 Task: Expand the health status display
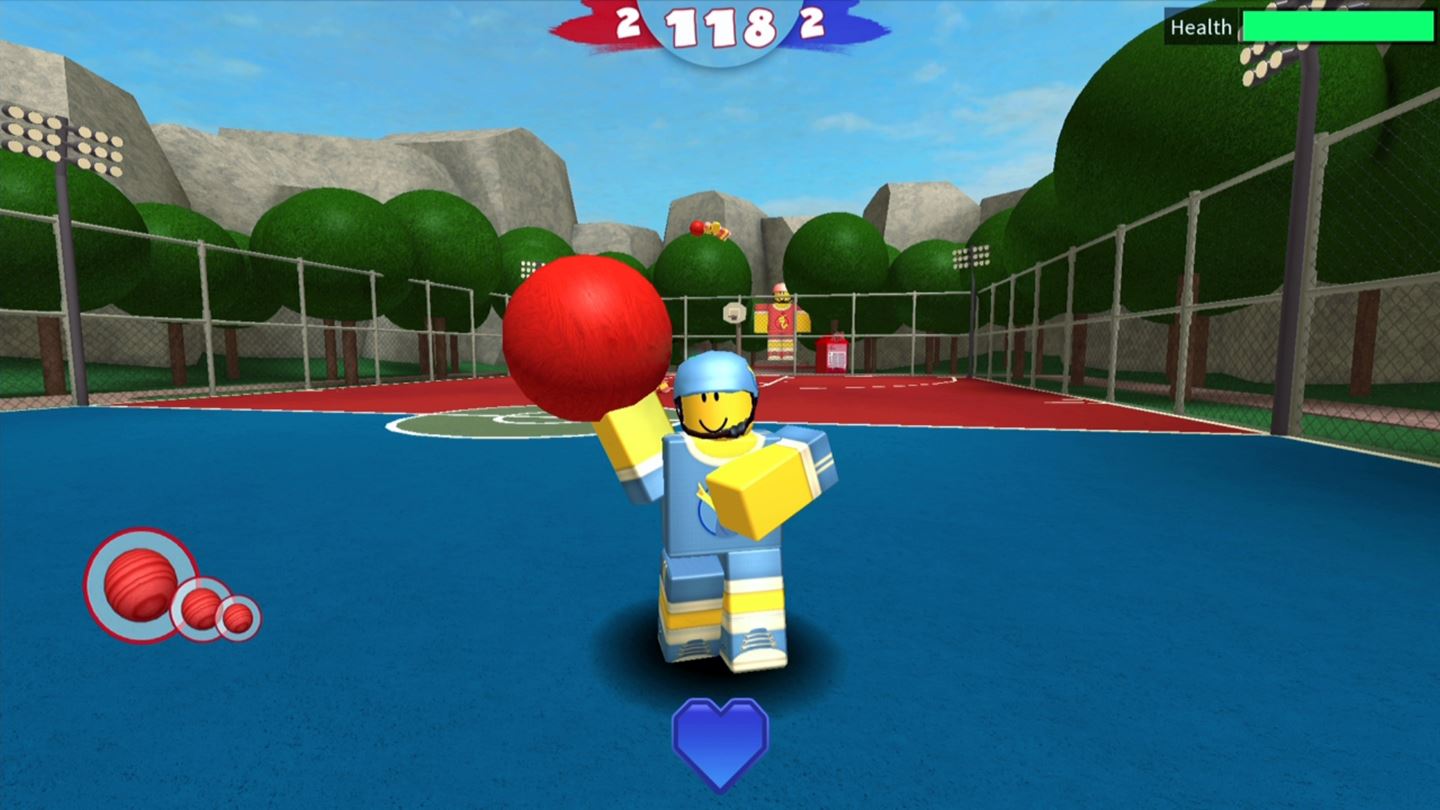pyautogui.click(x=1300, y=27)
